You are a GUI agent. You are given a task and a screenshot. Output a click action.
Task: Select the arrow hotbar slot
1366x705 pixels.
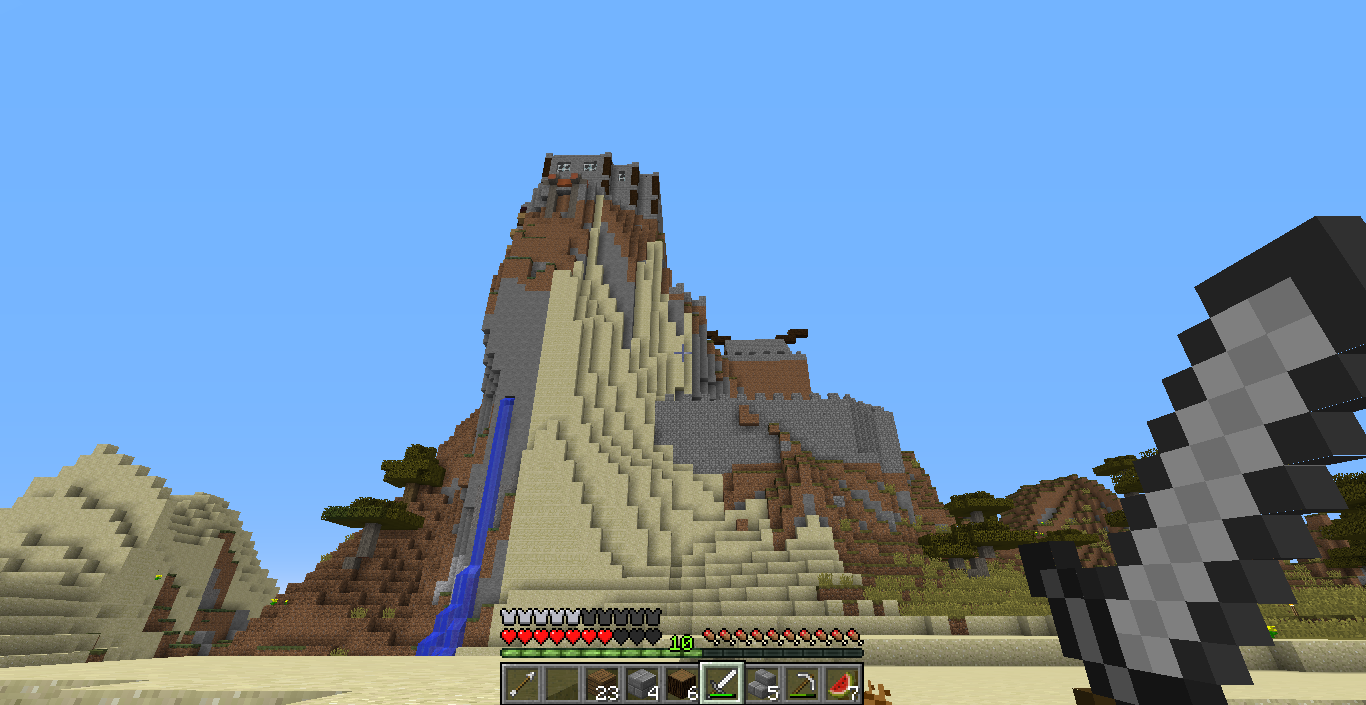click(521, 683)
